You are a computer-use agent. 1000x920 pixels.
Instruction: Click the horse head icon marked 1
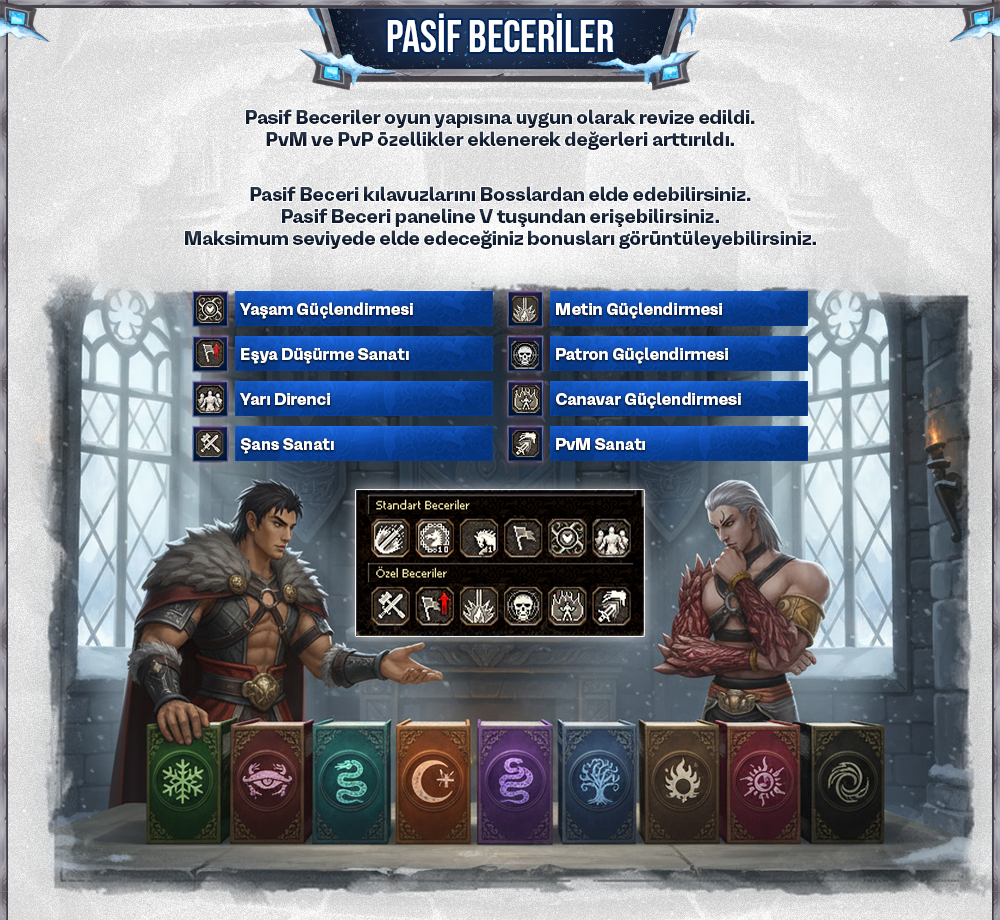pos(478,538)
